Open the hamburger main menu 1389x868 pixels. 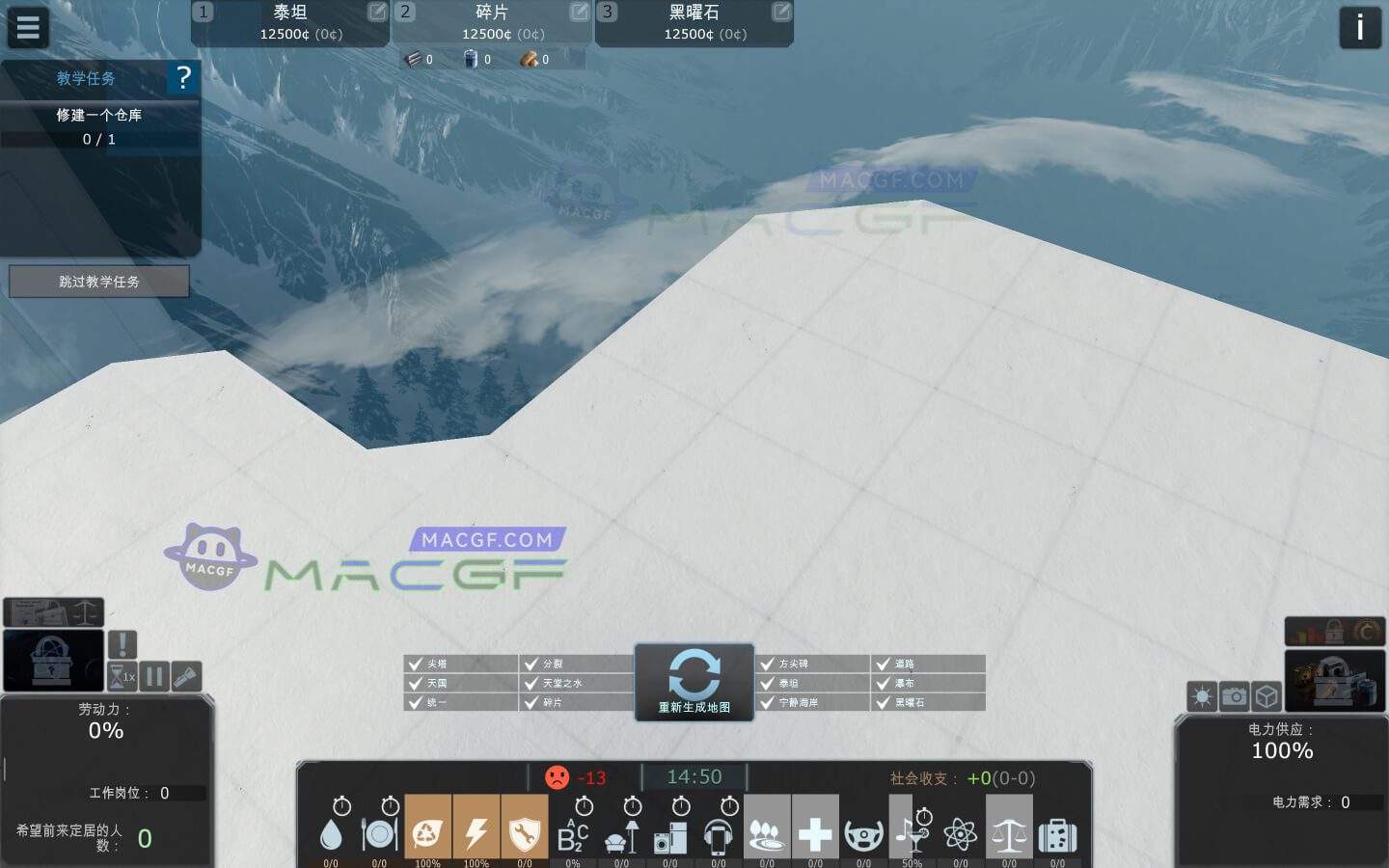28,27
